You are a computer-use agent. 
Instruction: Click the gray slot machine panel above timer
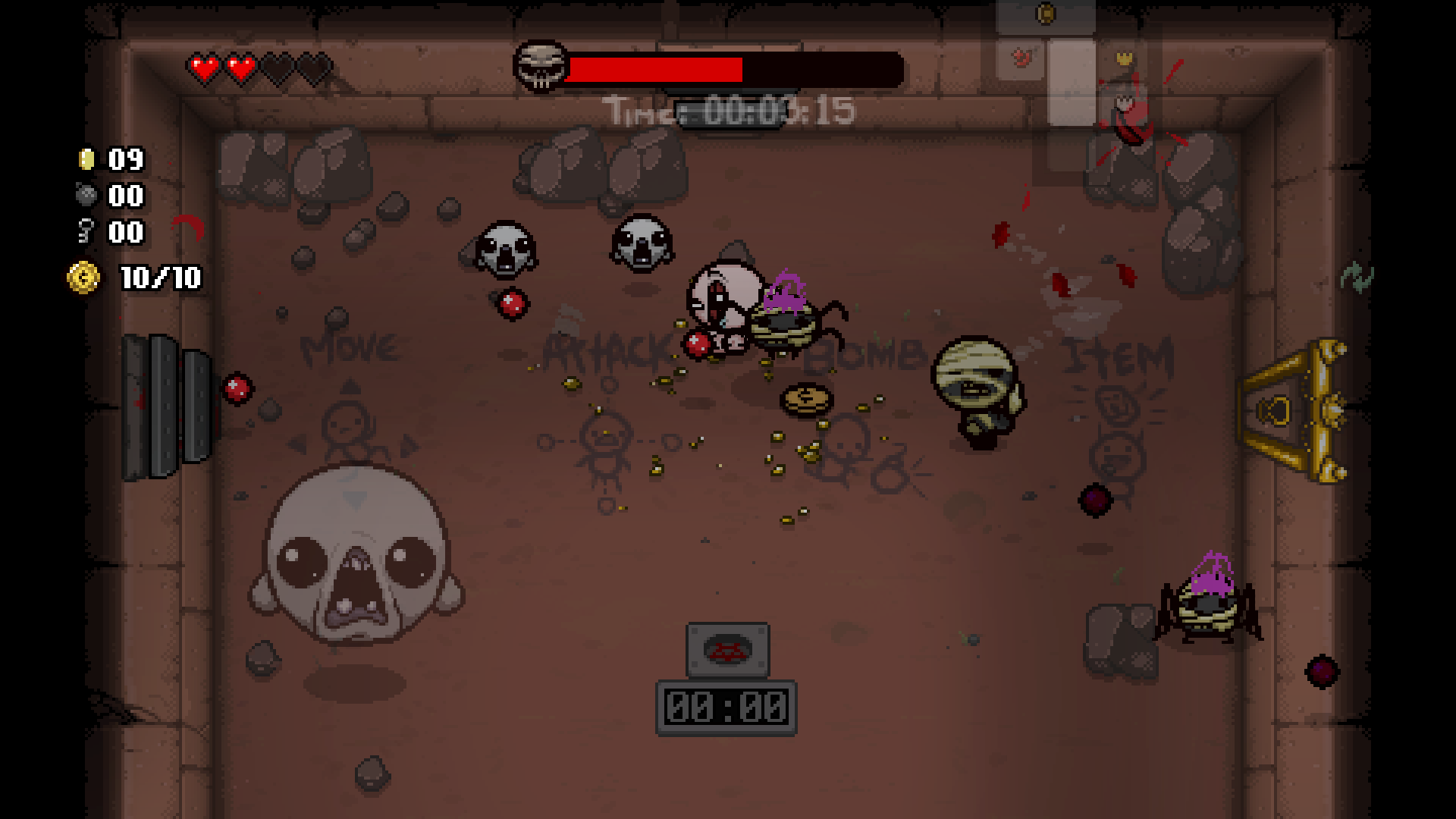[726, 650]
